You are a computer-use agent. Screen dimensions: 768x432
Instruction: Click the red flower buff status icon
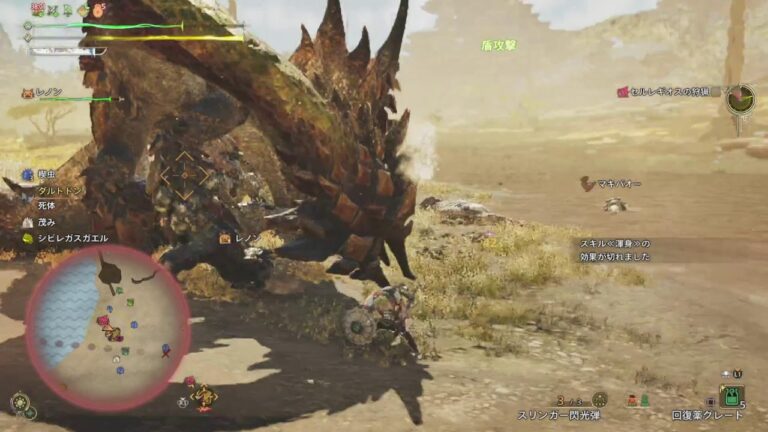tap(38, 9)
